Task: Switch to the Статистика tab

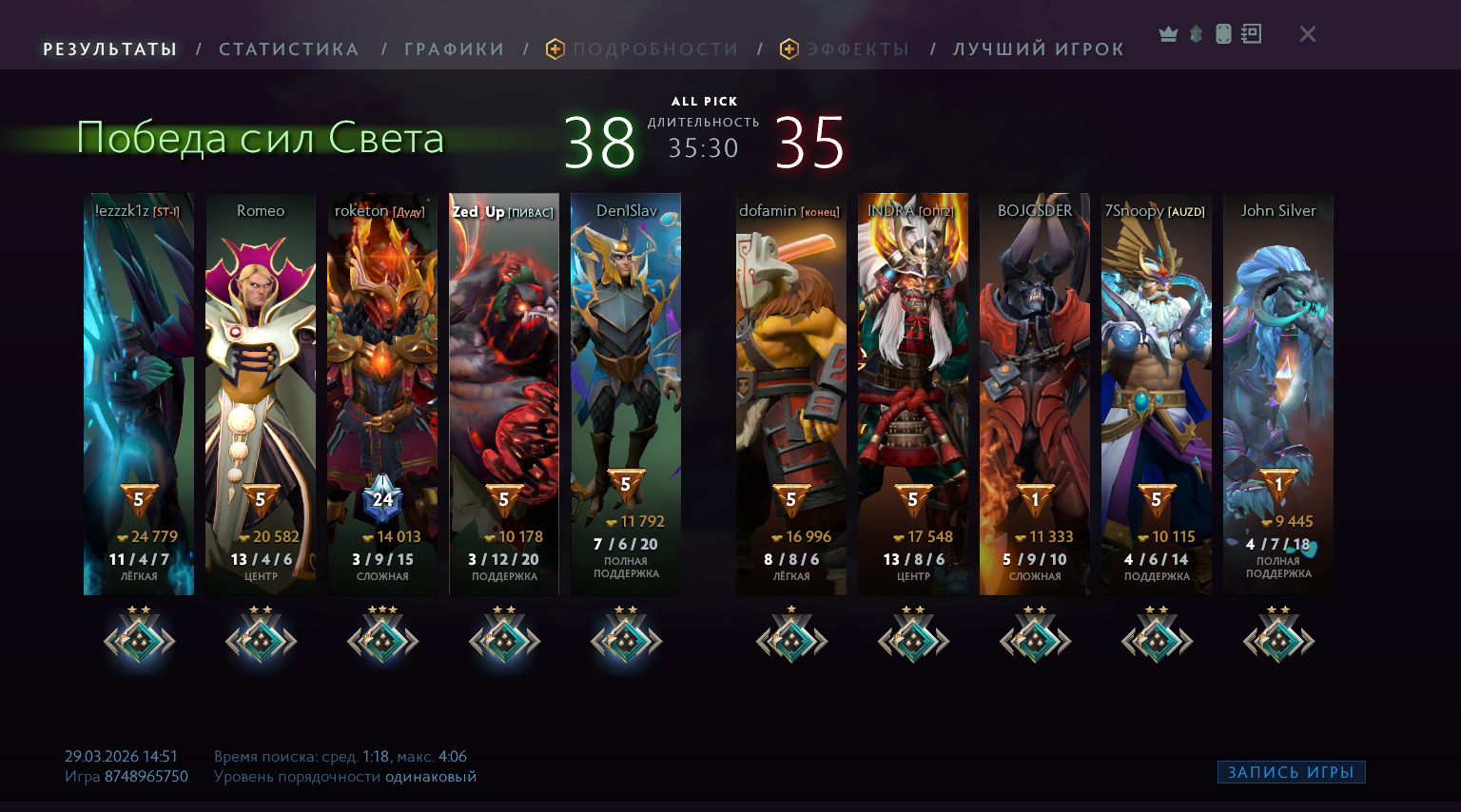Action: (288, 49)
